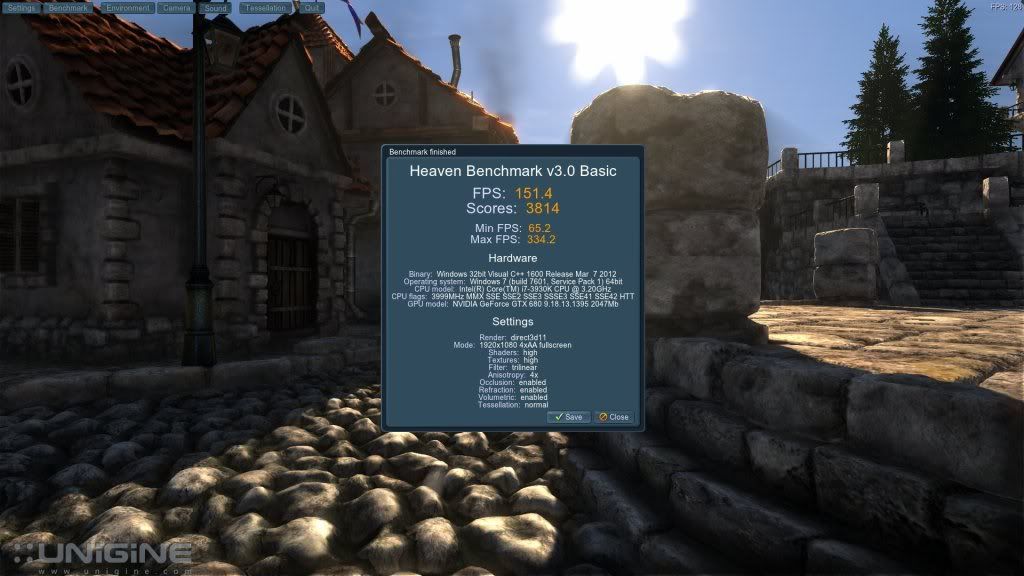Toggle the Sound button
This screenshot has height=576, width=1024.
point(216,7)
